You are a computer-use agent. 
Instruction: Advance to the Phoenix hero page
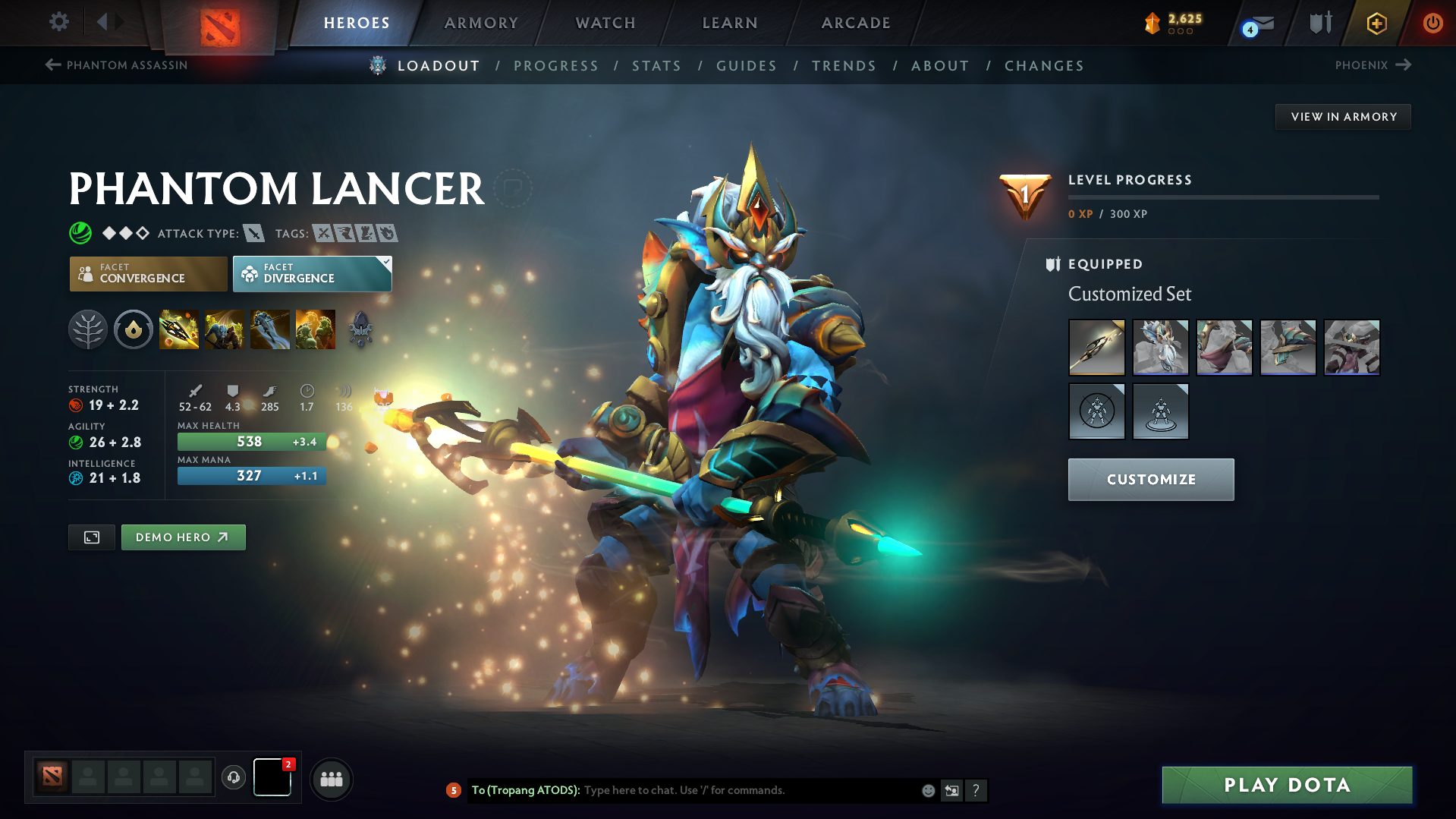pos(1373,65)
